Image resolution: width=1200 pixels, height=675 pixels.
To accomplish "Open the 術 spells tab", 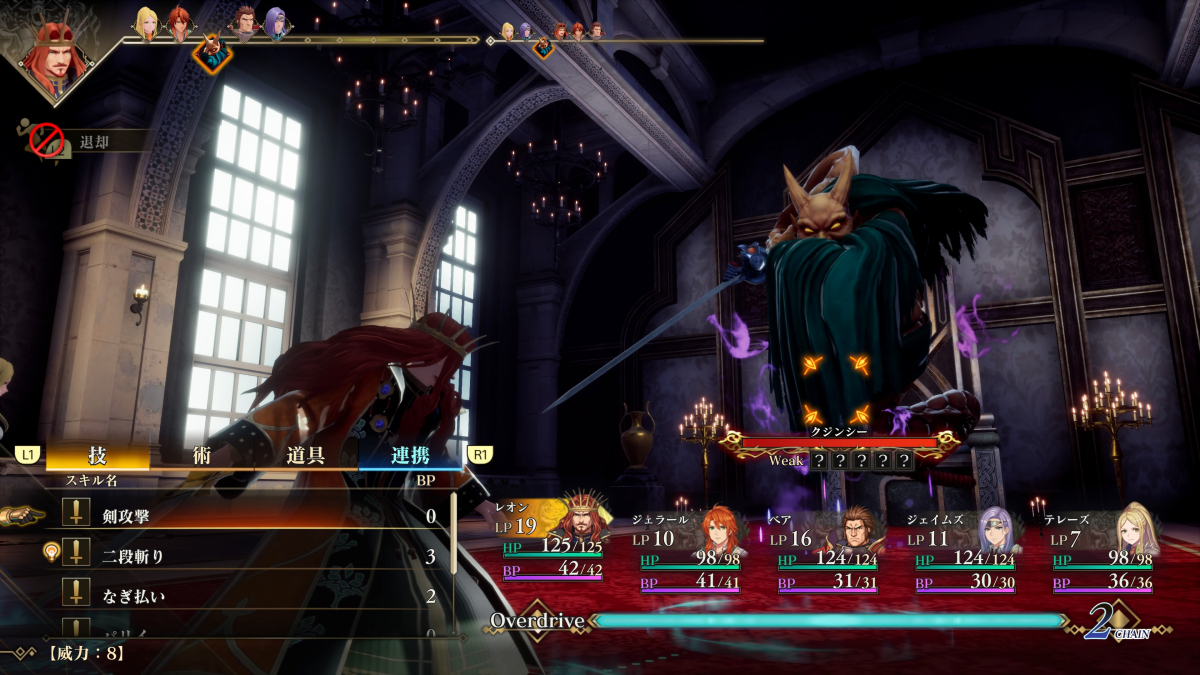I will pyautogui.click(x=202, y=456).
